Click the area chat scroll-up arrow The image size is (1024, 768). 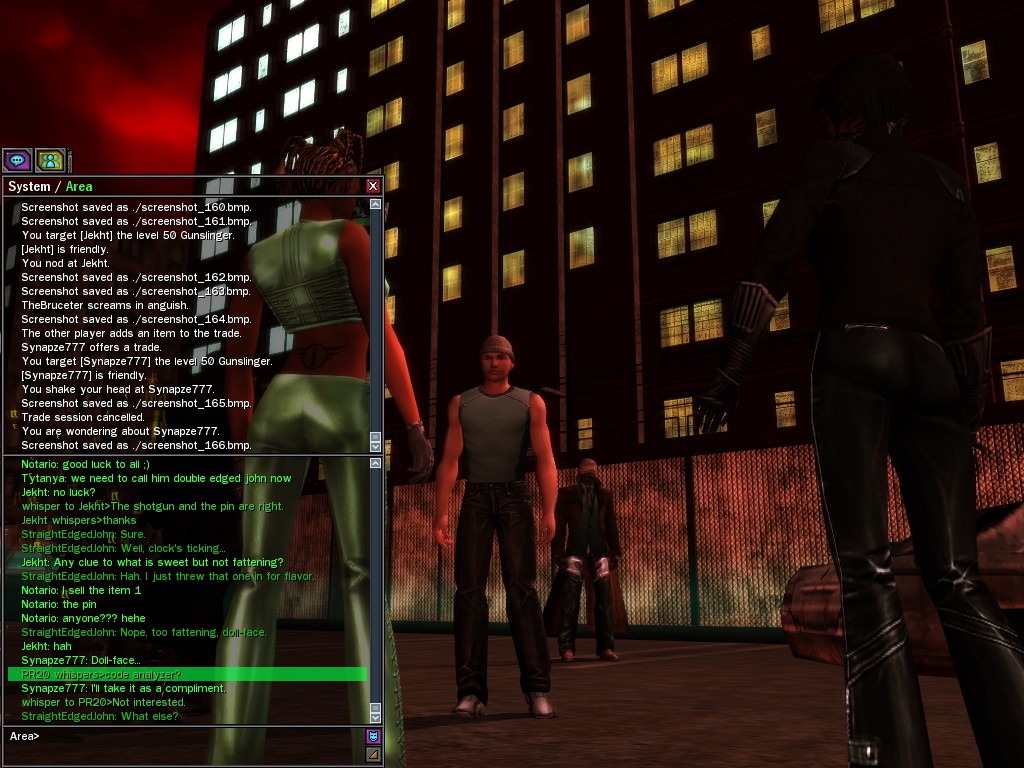(376, 463)
